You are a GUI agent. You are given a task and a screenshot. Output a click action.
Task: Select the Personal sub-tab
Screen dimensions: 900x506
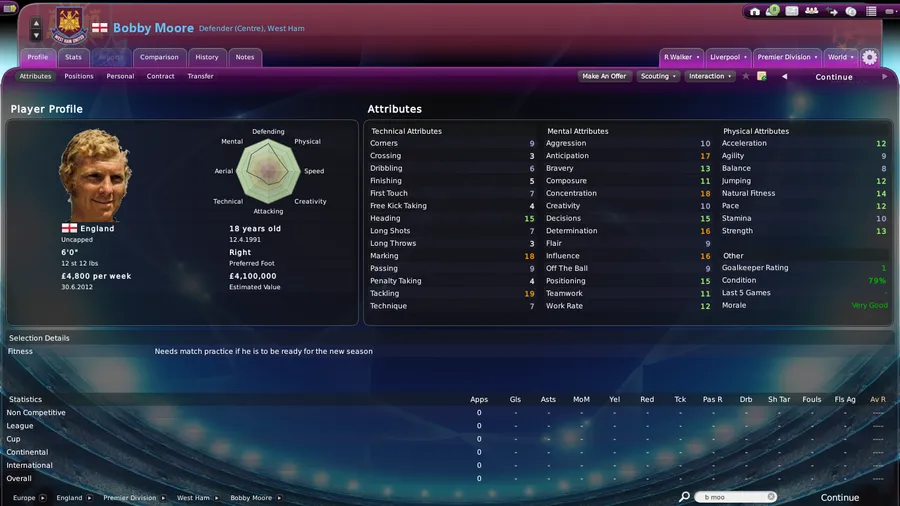point(120,76)
